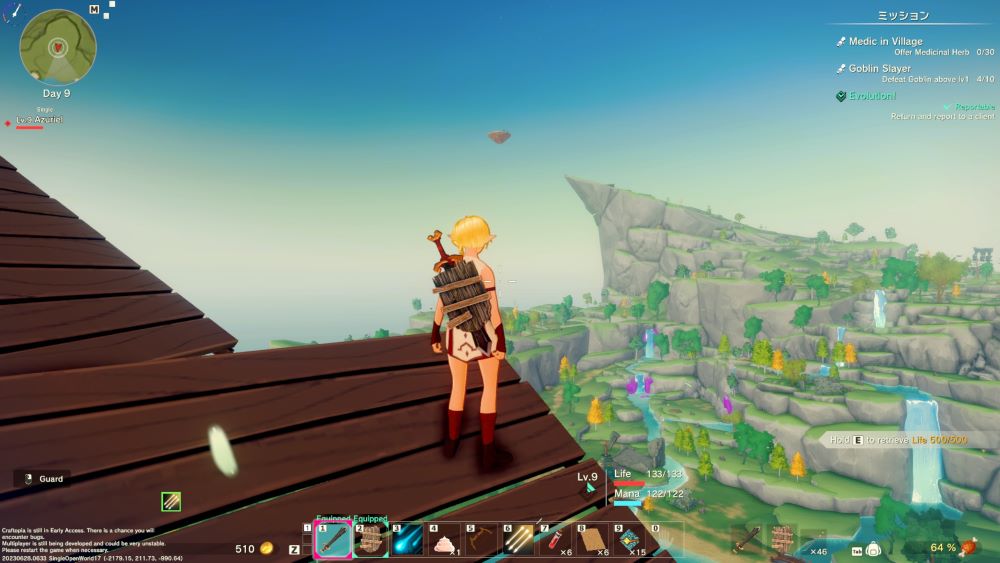Click the gold coin currency icon
Screen dimensions: 1000x563
267,548
